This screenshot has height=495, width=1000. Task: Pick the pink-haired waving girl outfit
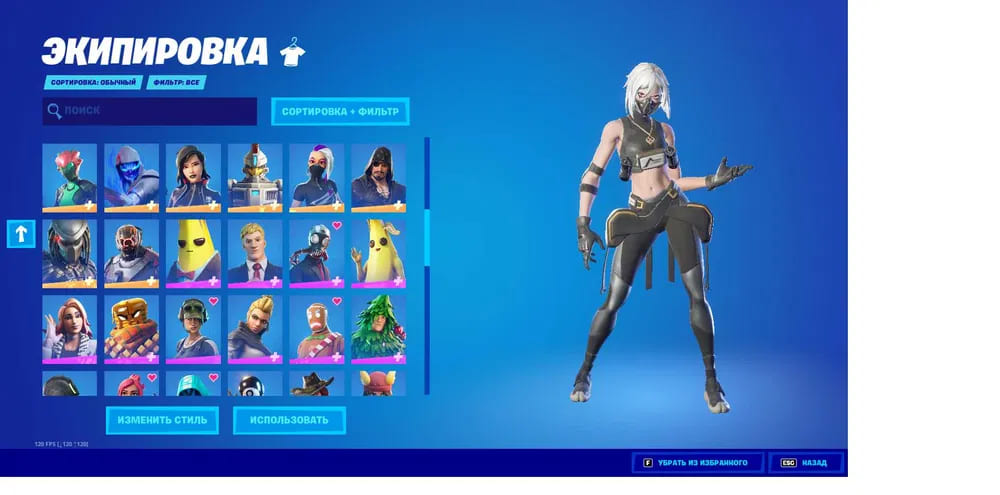click(x=70, y=328)
